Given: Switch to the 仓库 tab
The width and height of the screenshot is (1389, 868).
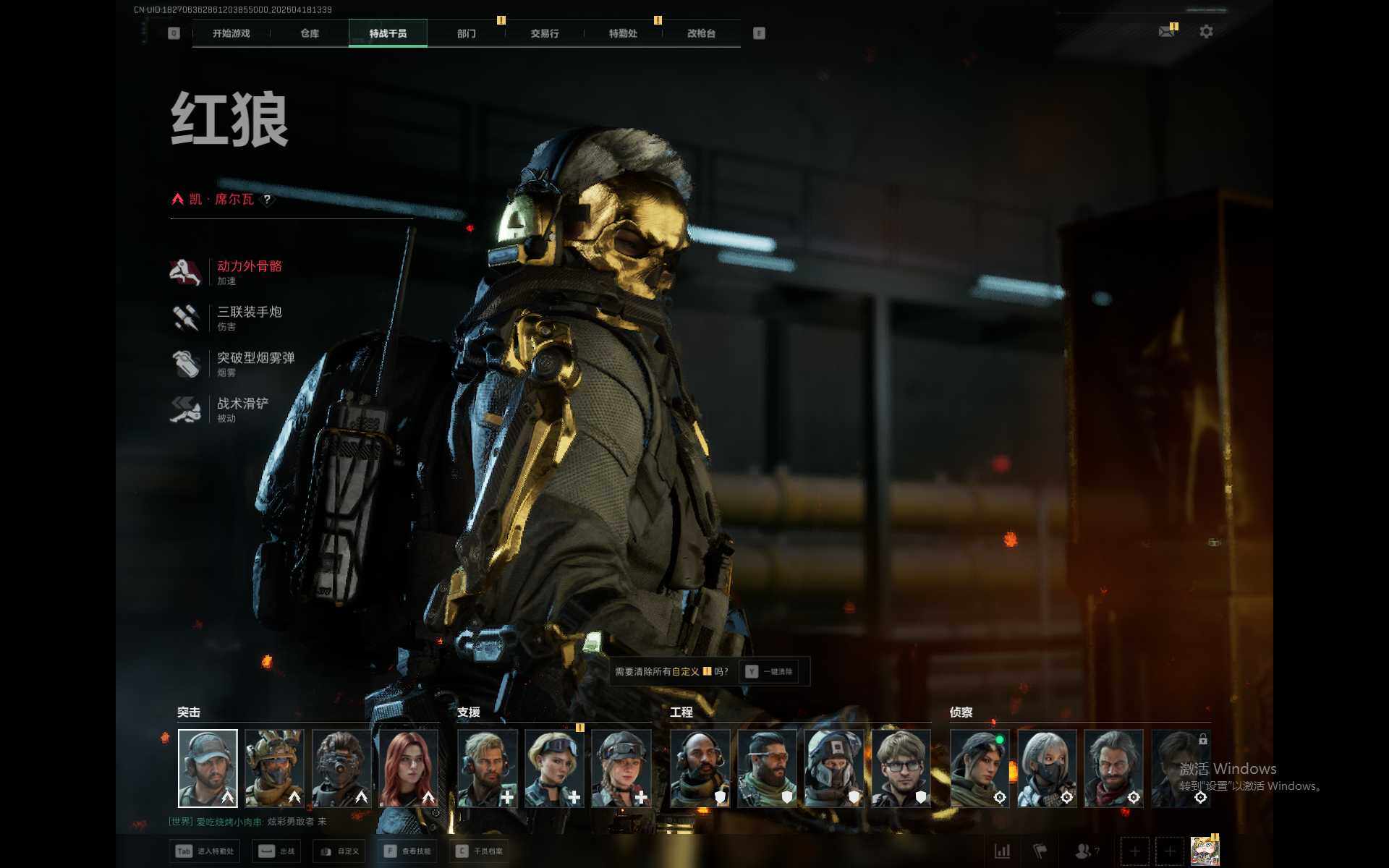Looking at the screenshot, I should (x=310, y=33).
